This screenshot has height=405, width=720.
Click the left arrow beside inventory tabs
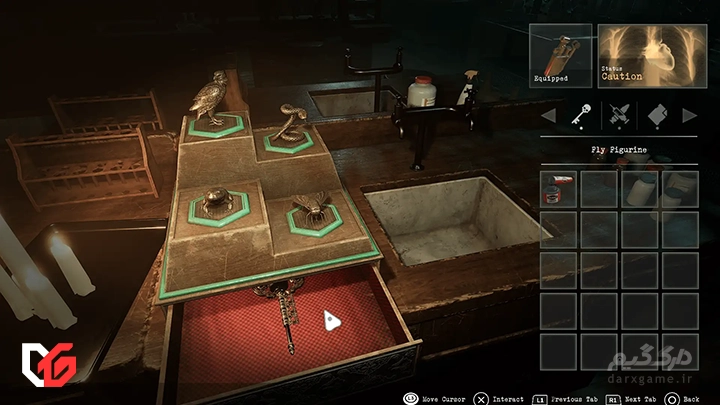point(547,116)
